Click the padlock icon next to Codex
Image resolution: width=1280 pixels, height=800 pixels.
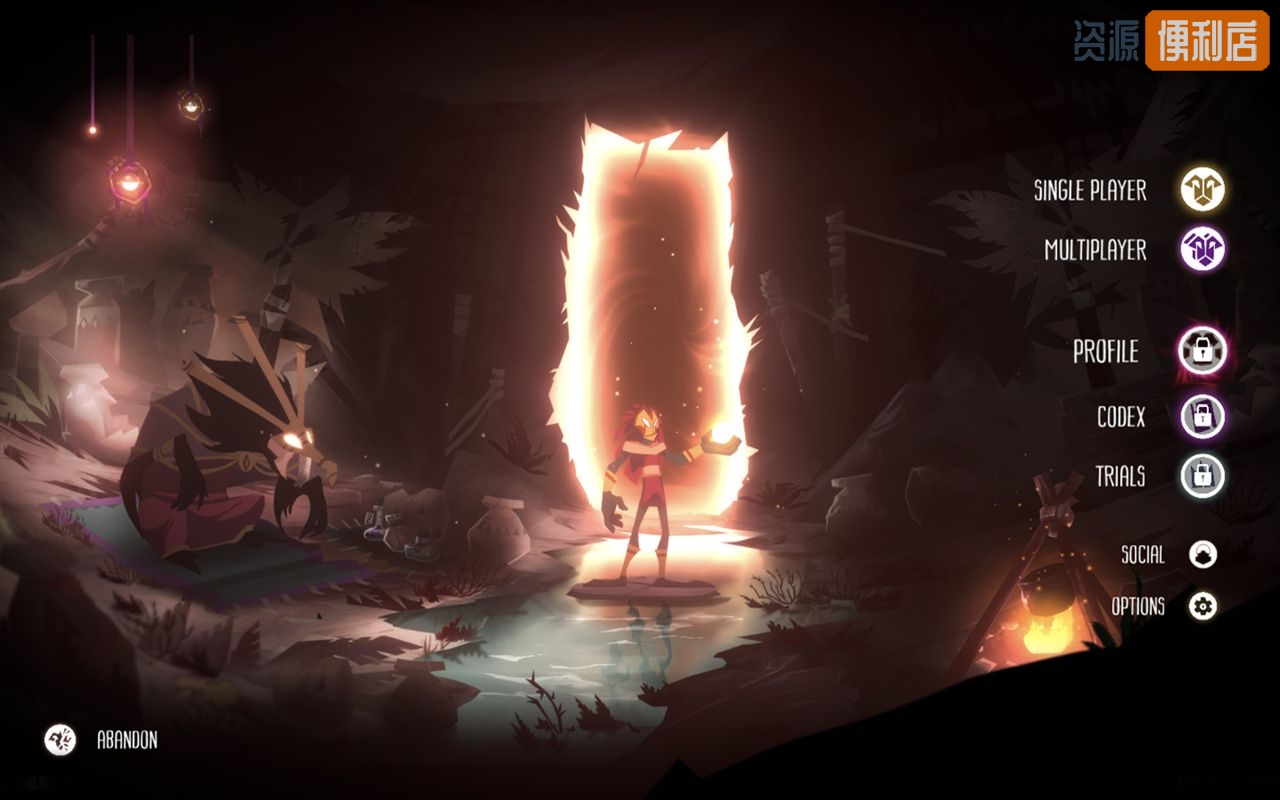1202,416
